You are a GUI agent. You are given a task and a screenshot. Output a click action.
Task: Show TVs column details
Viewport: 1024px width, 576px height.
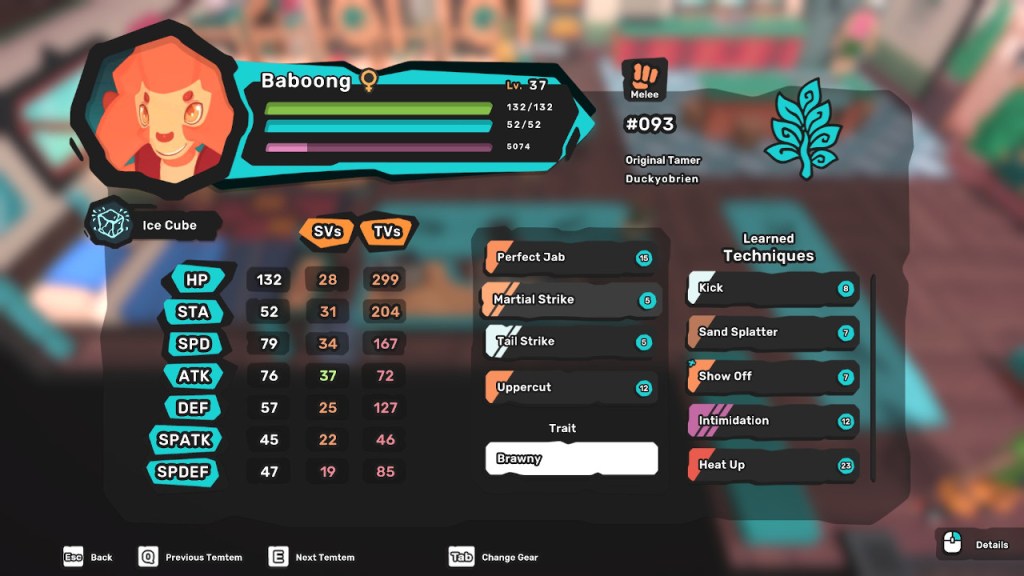pyautogui.click(x=386, y=231)
